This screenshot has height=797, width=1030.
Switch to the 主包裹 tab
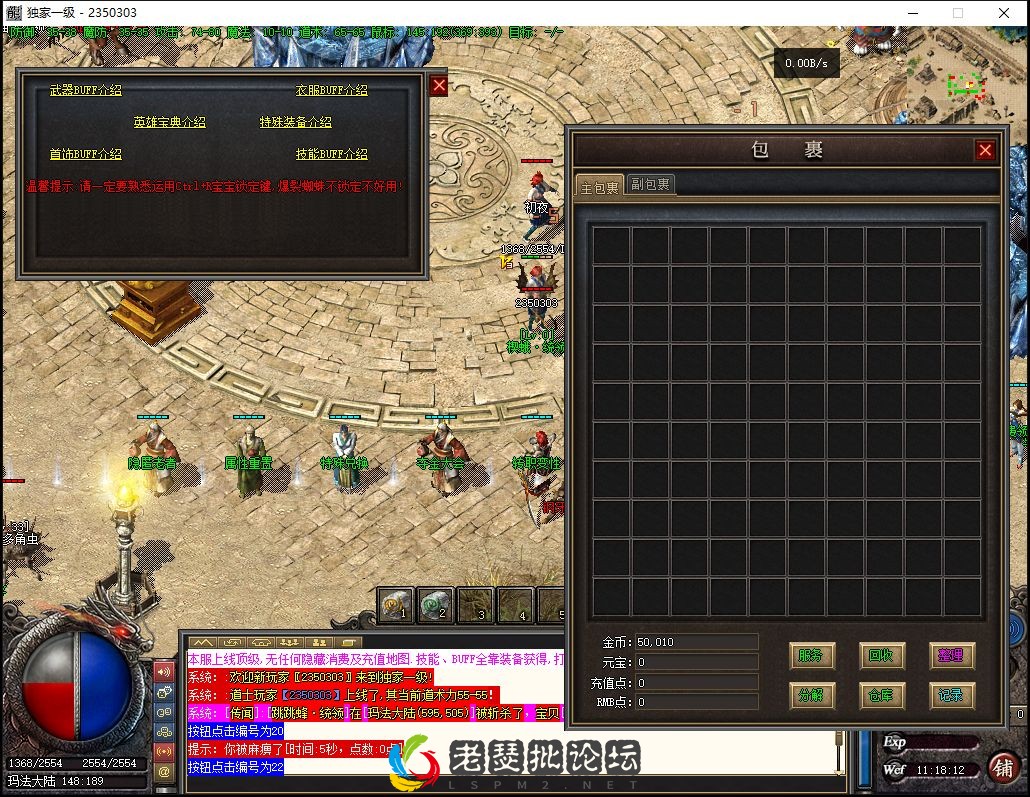tap(599, 186)
